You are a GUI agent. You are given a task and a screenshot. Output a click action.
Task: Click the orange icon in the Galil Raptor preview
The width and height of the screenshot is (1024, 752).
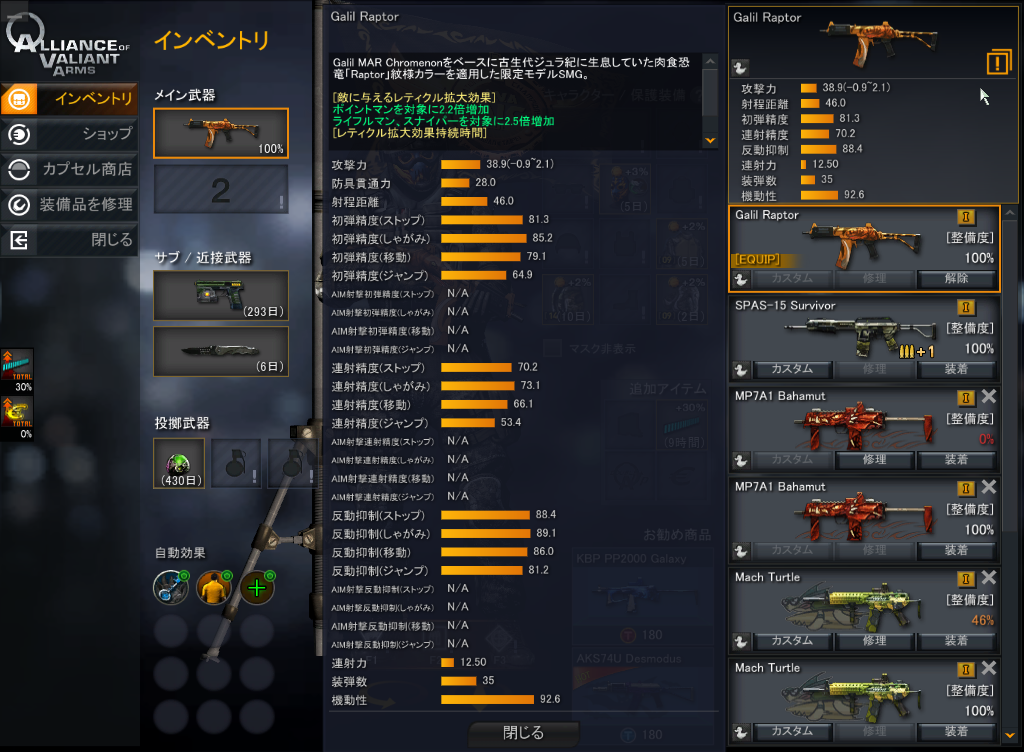998,62
